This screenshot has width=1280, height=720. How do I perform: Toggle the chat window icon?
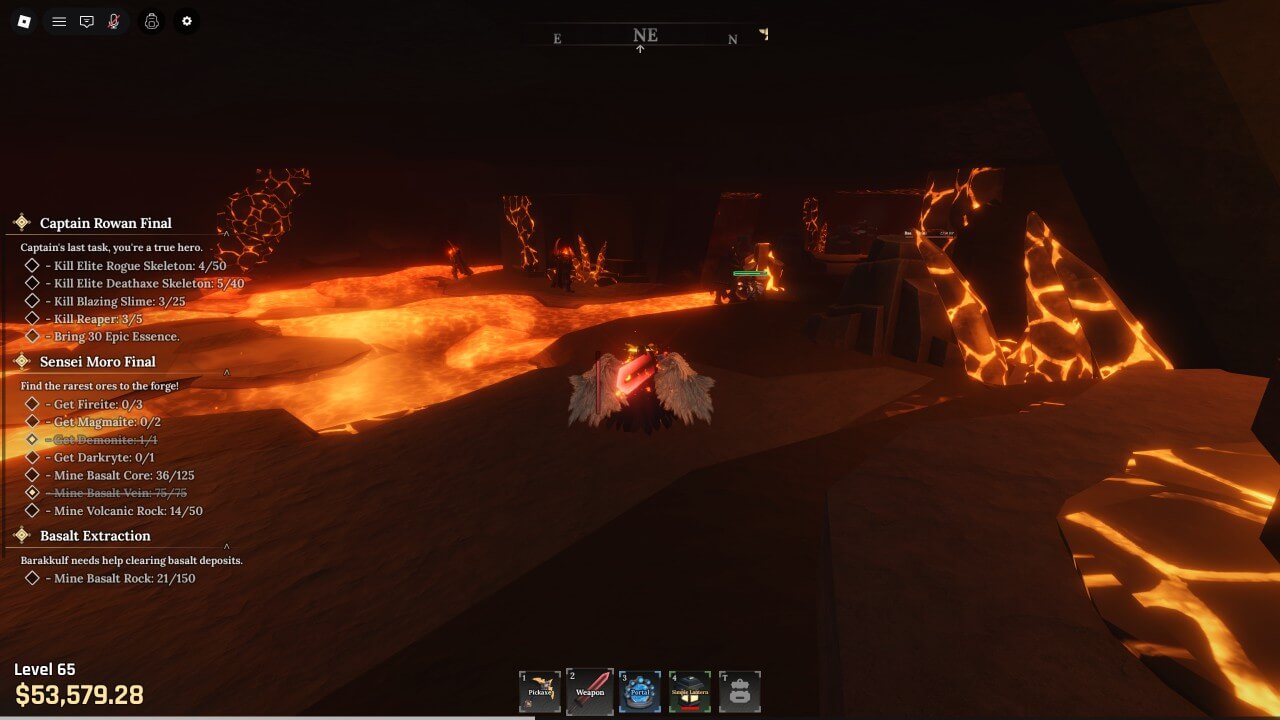tap(87, 21)
